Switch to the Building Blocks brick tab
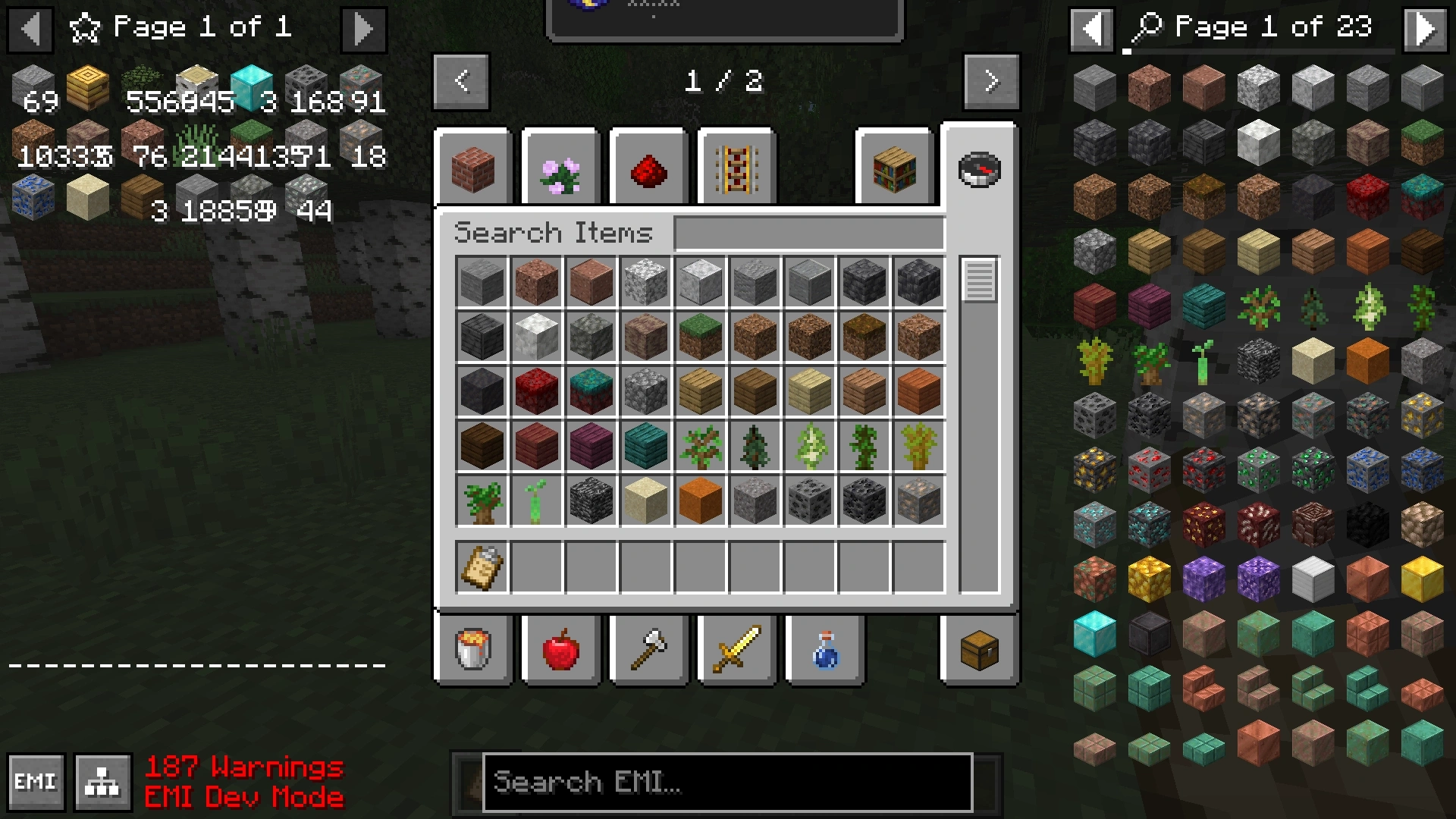1456x819 pixels. pyautogui.click(x=473, y=168)
